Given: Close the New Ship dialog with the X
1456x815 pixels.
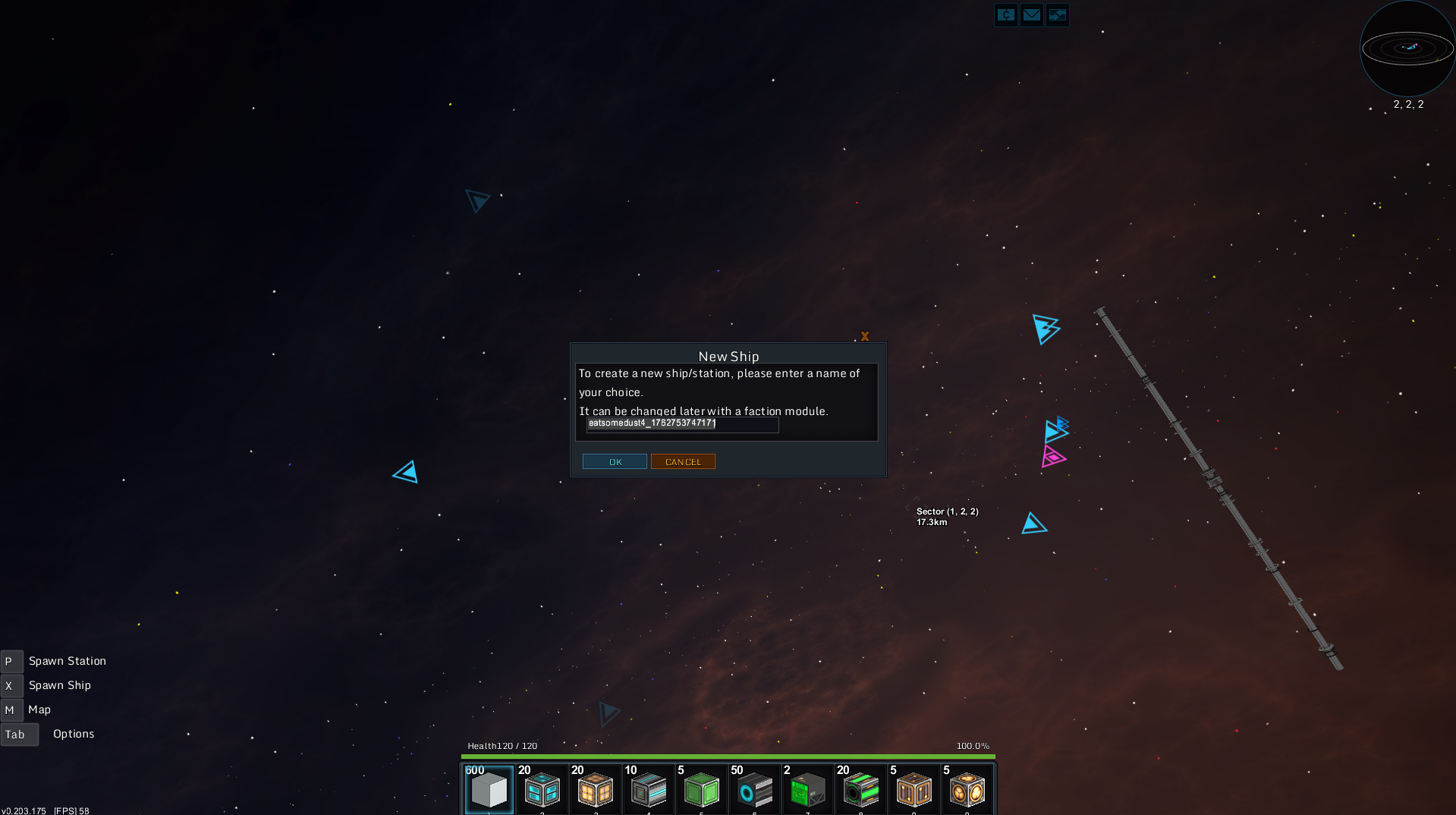Looking at the screenshot, I should (865, 336).
